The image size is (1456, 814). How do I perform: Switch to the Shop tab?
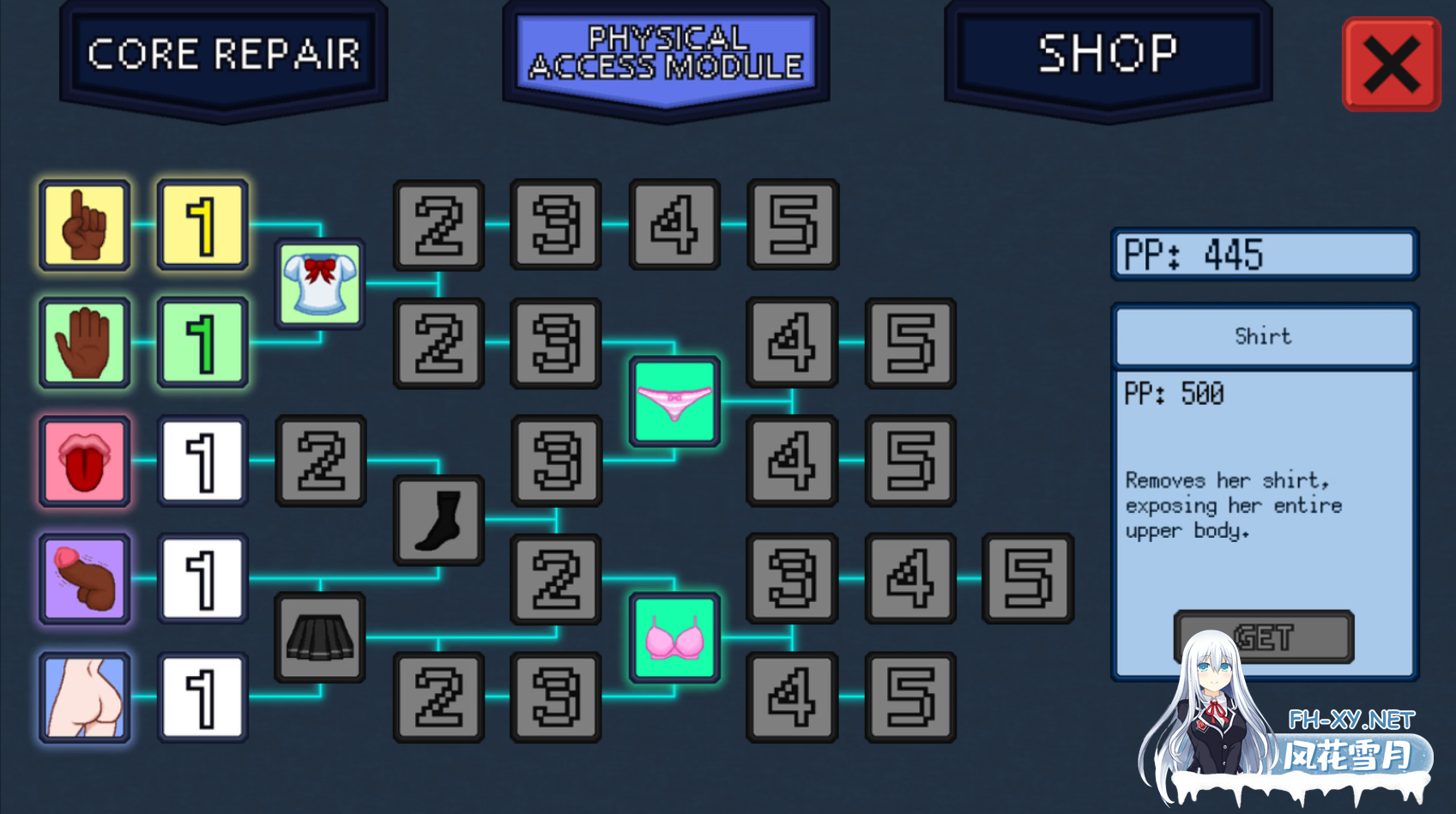(1107, 54)
